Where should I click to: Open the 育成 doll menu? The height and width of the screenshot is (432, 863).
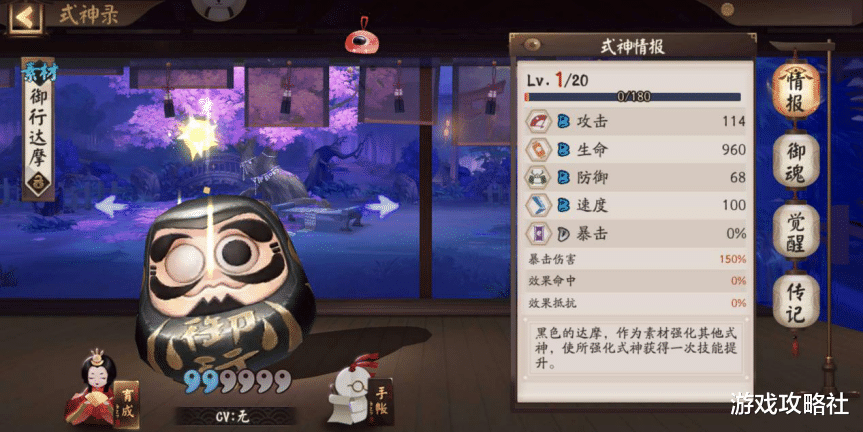pyautogui.click(x=98, y=386)
